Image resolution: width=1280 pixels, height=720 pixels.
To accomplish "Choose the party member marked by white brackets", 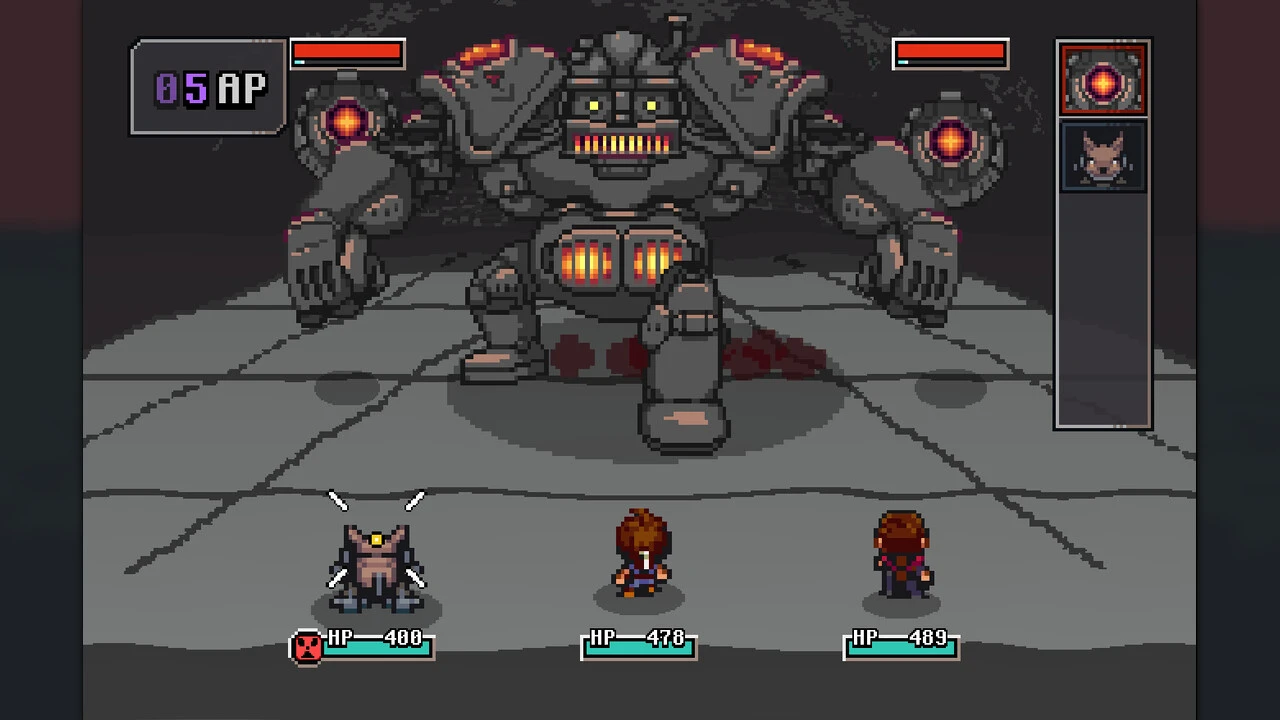I will [x=376, y=563].
